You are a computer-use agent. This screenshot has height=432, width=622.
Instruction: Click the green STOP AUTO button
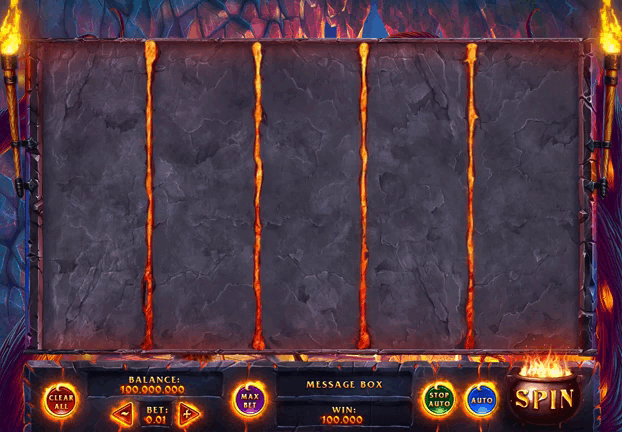tap(438, 400)
